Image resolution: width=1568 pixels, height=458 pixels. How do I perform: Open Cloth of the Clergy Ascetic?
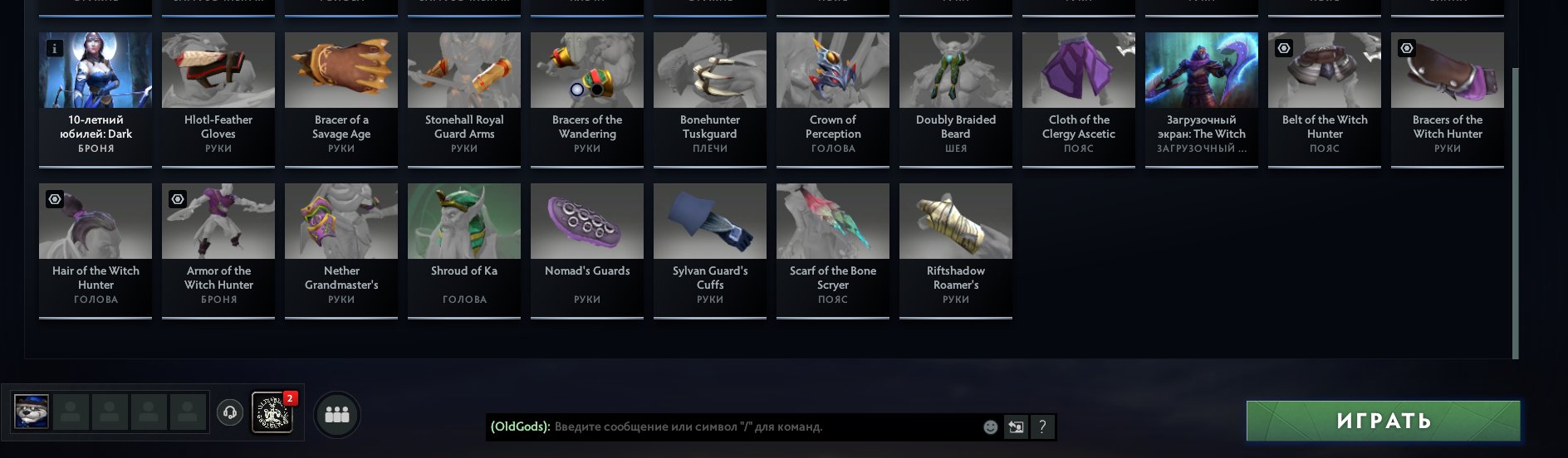point(1079,98)
